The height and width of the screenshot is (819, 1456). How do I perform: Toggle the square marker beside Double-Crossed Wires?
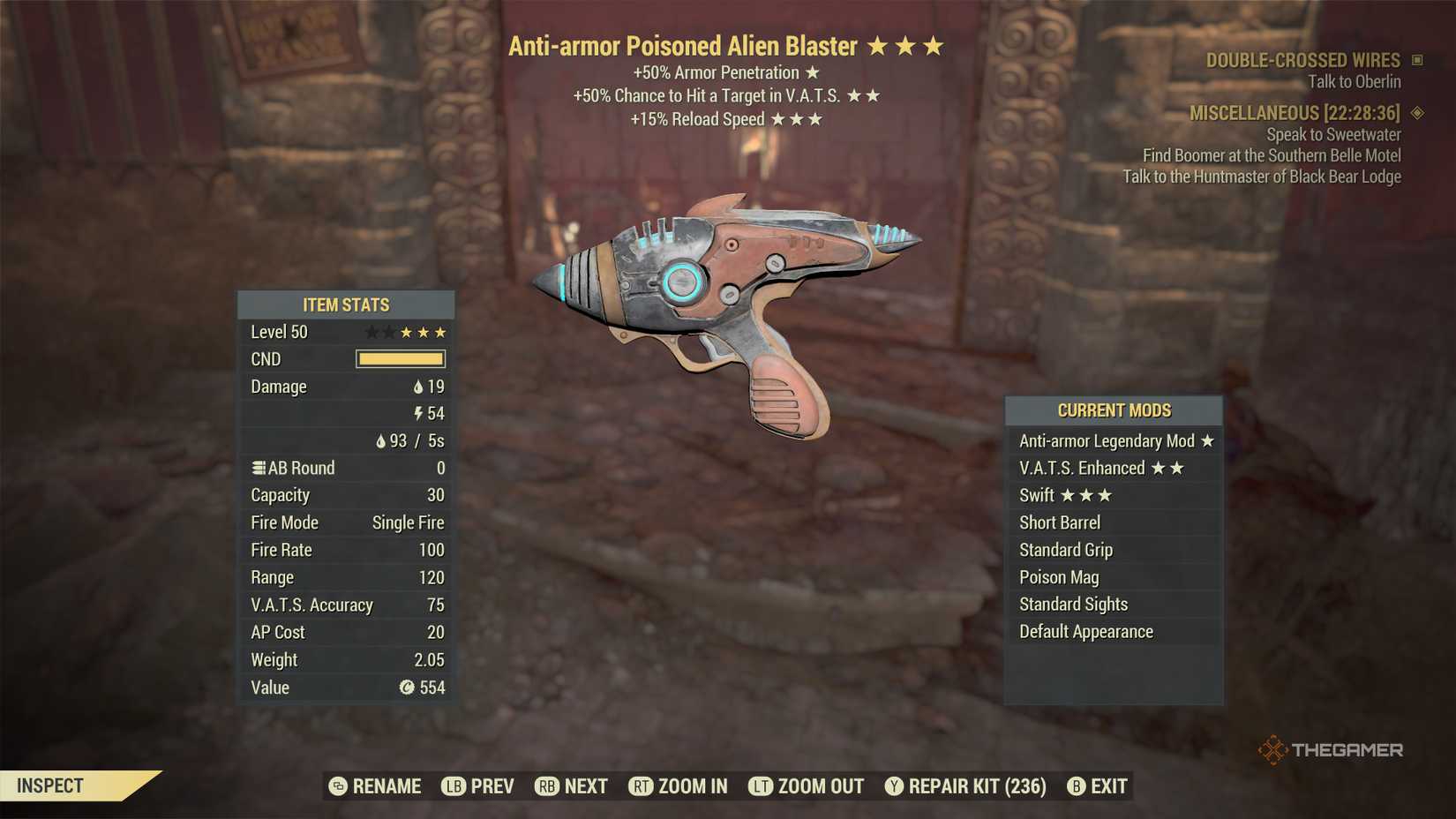pos(1418,60)
